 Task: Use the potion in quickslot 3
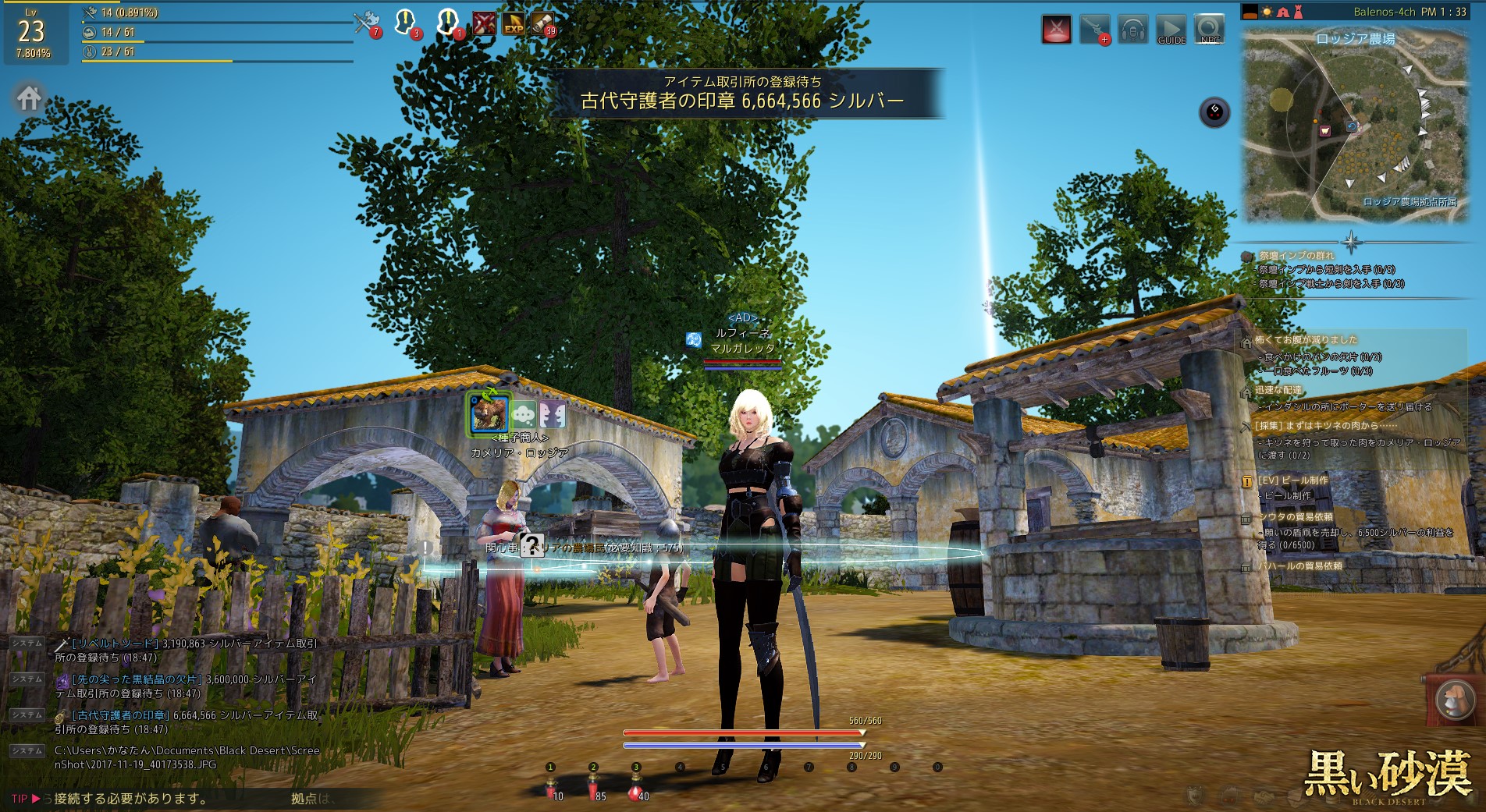pyautogui.click(x=637, y=789)
